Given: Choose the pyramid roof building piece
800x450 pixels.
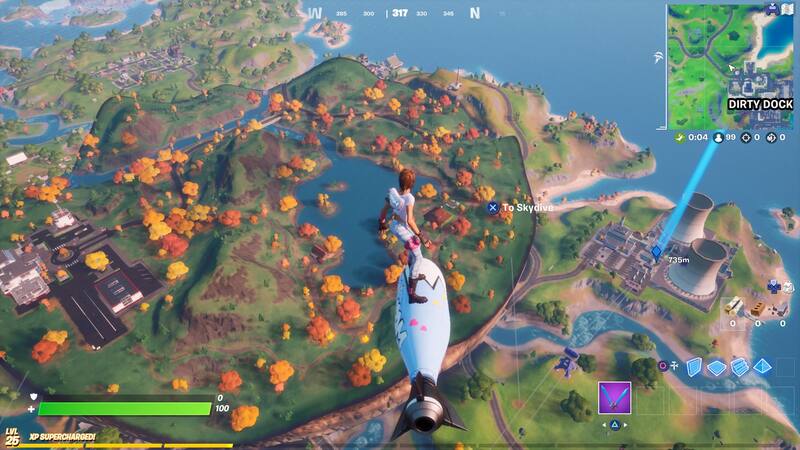Looking at the screenshot, I should pyautogui.click(x=763, y=367).
